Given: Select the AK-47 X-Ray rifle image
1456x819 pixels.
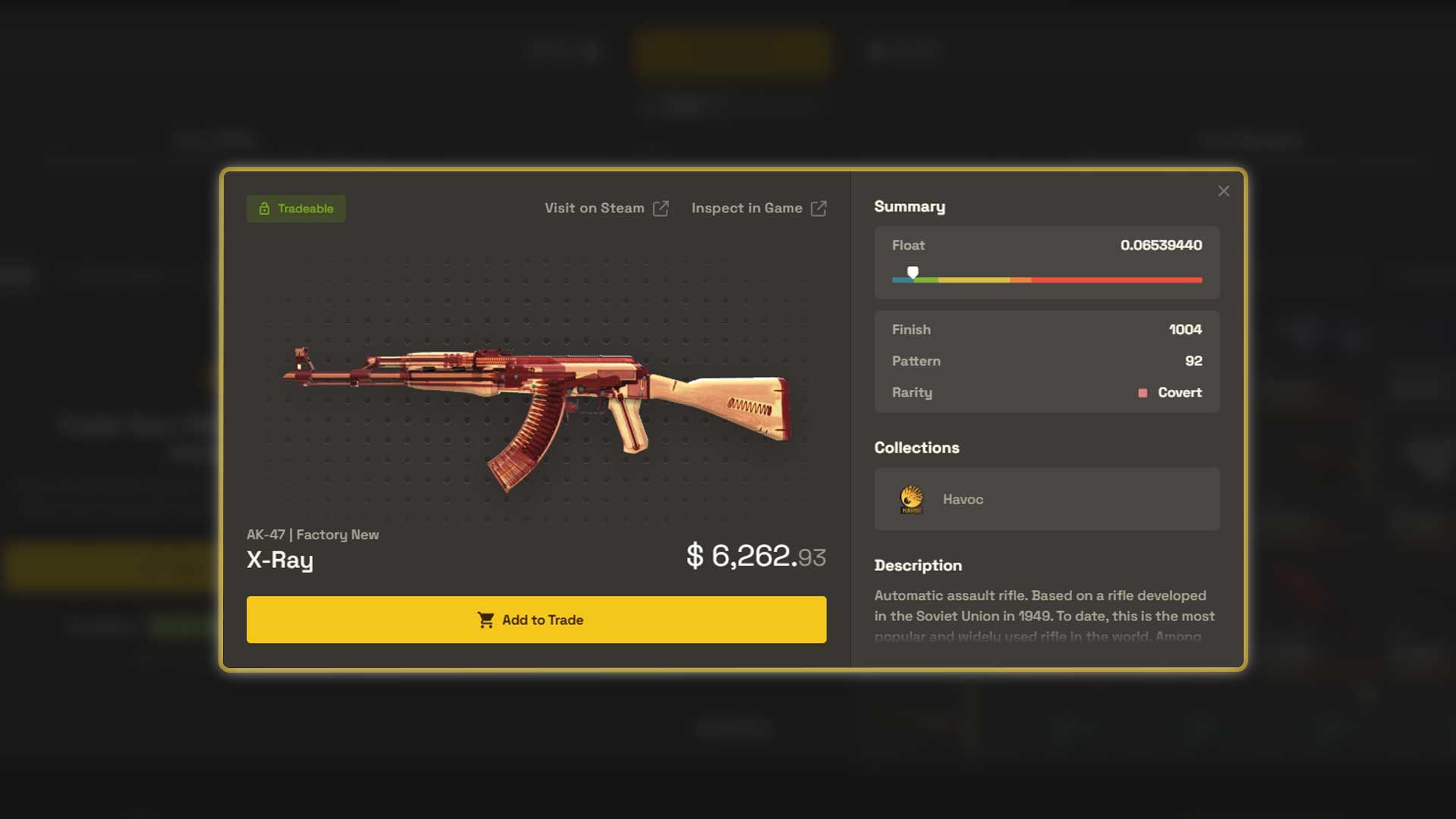Looking at the screenshot, I should pyautogui.click(x=538, y=402).
